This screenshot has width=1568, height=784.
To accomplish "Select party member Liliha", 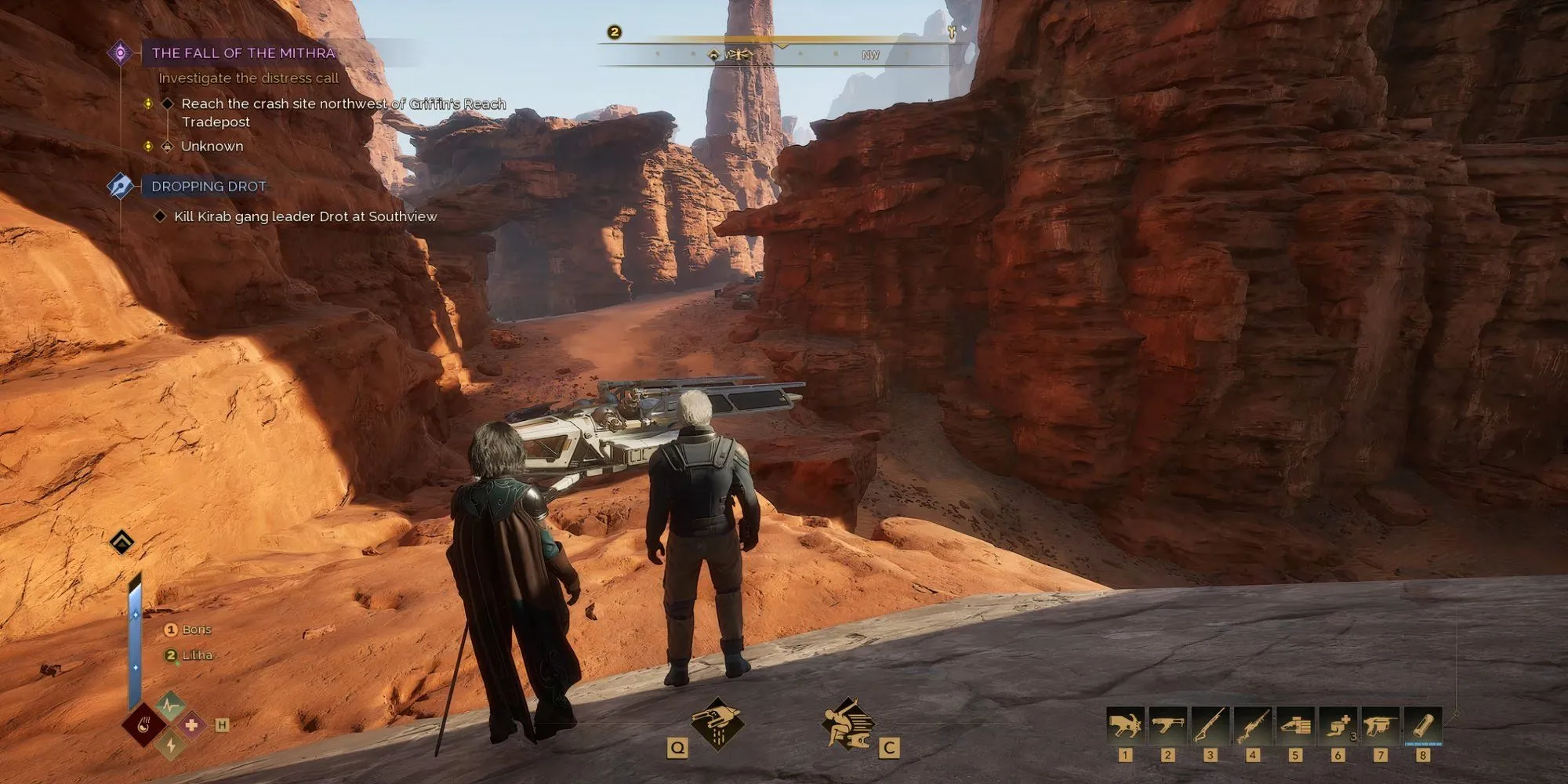I will pyautogui.click(x=197, y=655).
